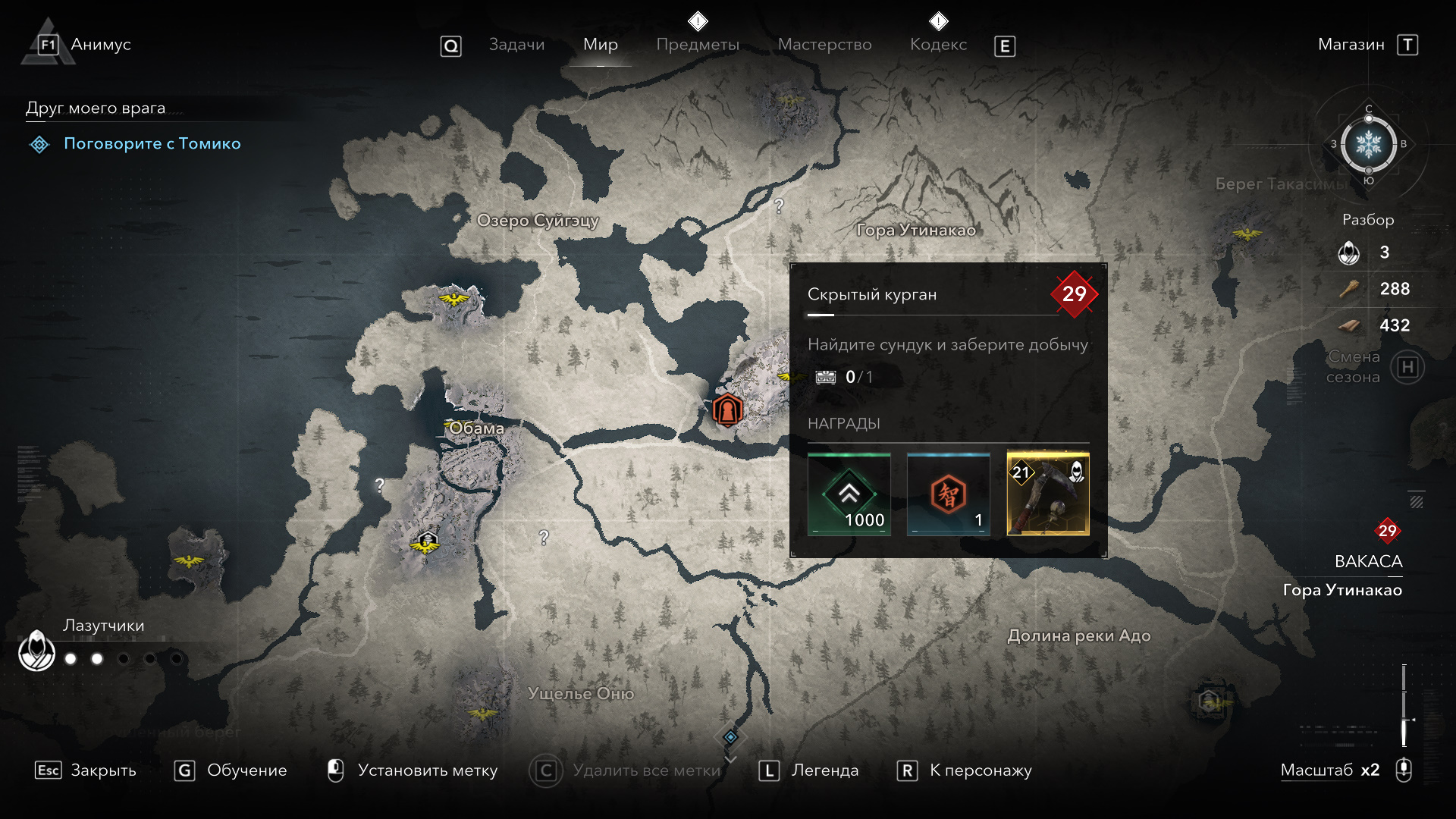
Task: Click the Поговорите с Томико objective
Action: click(x=152, y=143)
